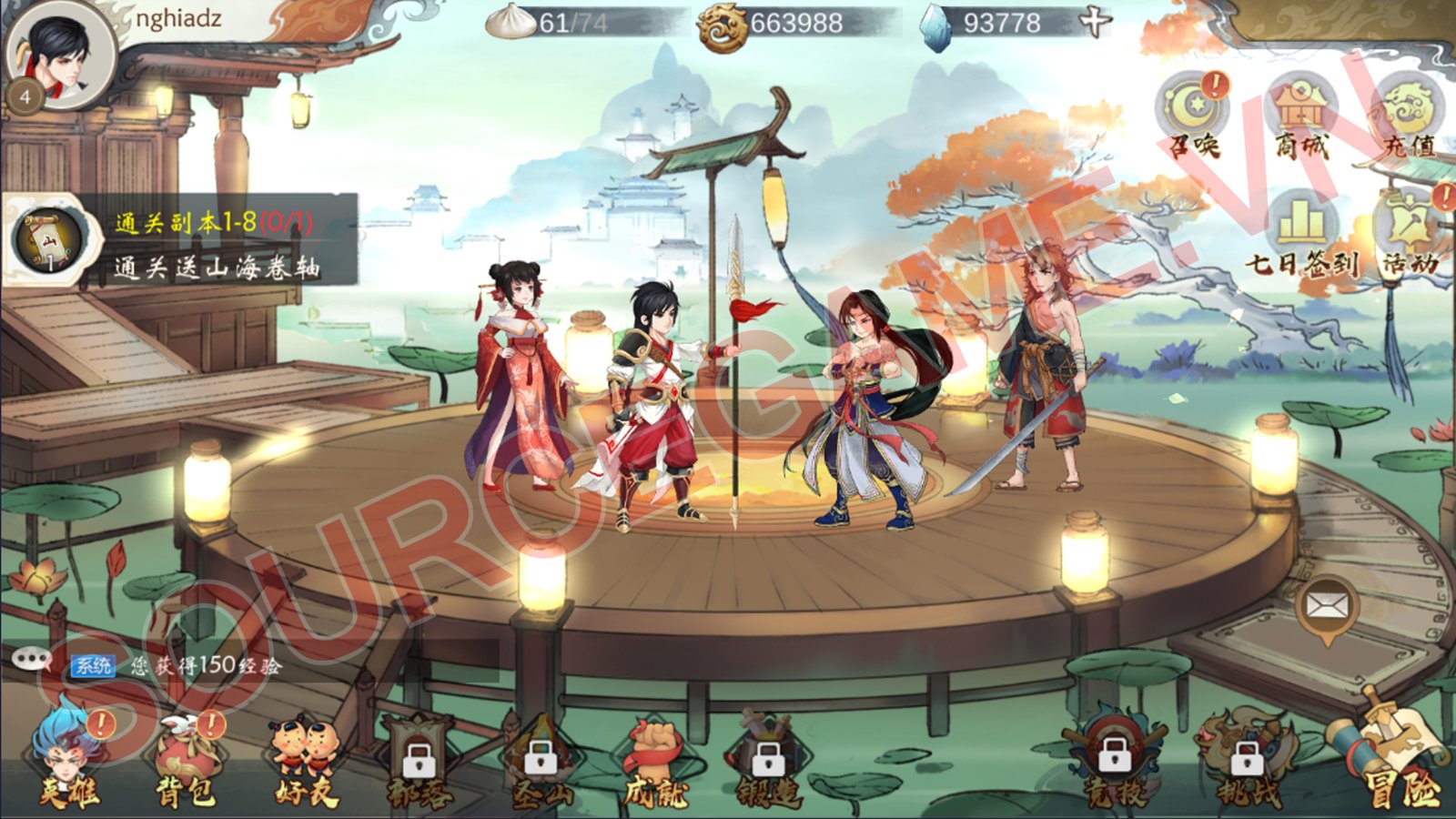Open the 召唤 summon menu
The height and width of the screenshot is (819, 1456).
click(x=1193, y=114)
